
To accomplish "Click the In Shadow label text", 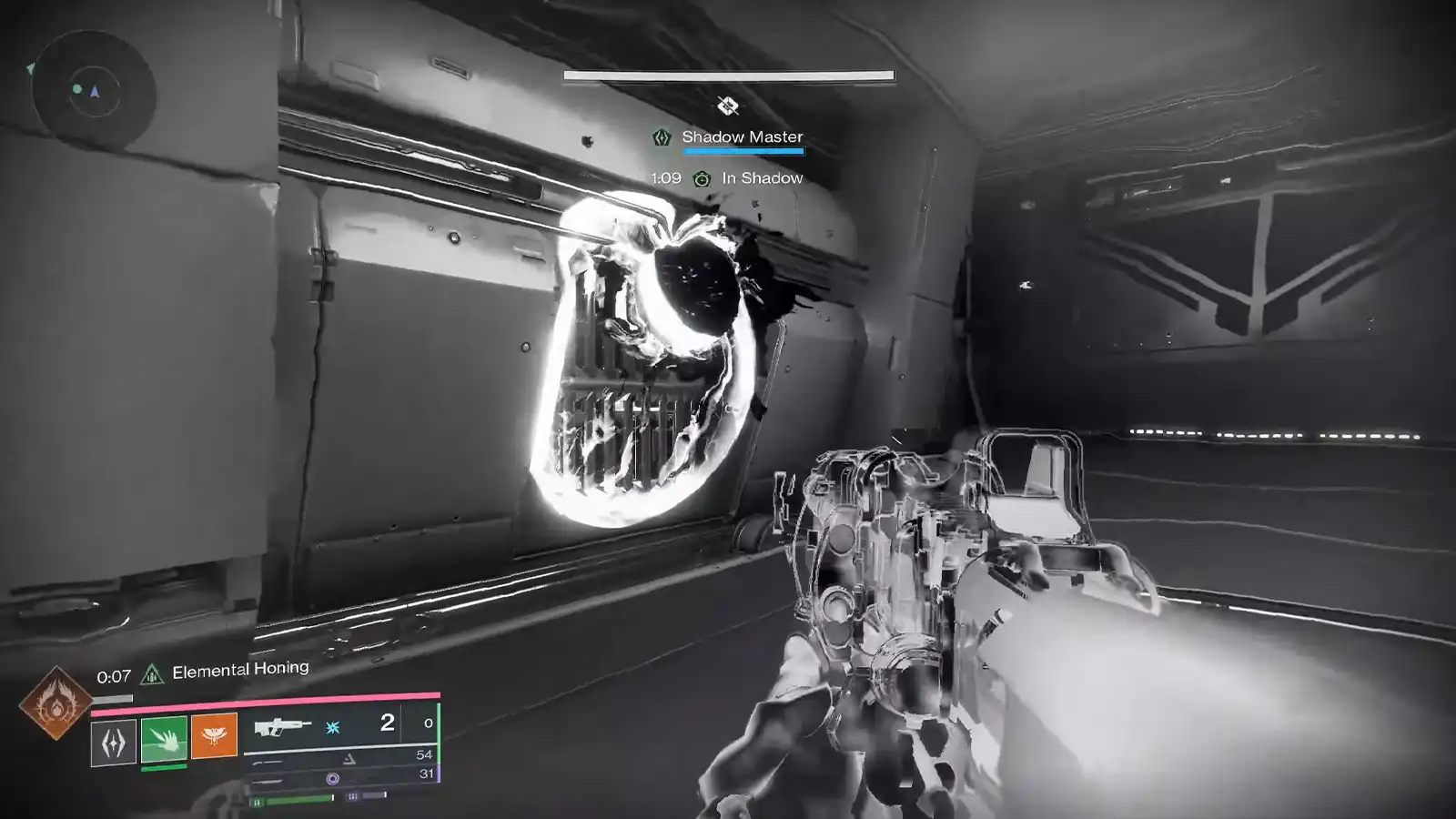I will (763, 178).
